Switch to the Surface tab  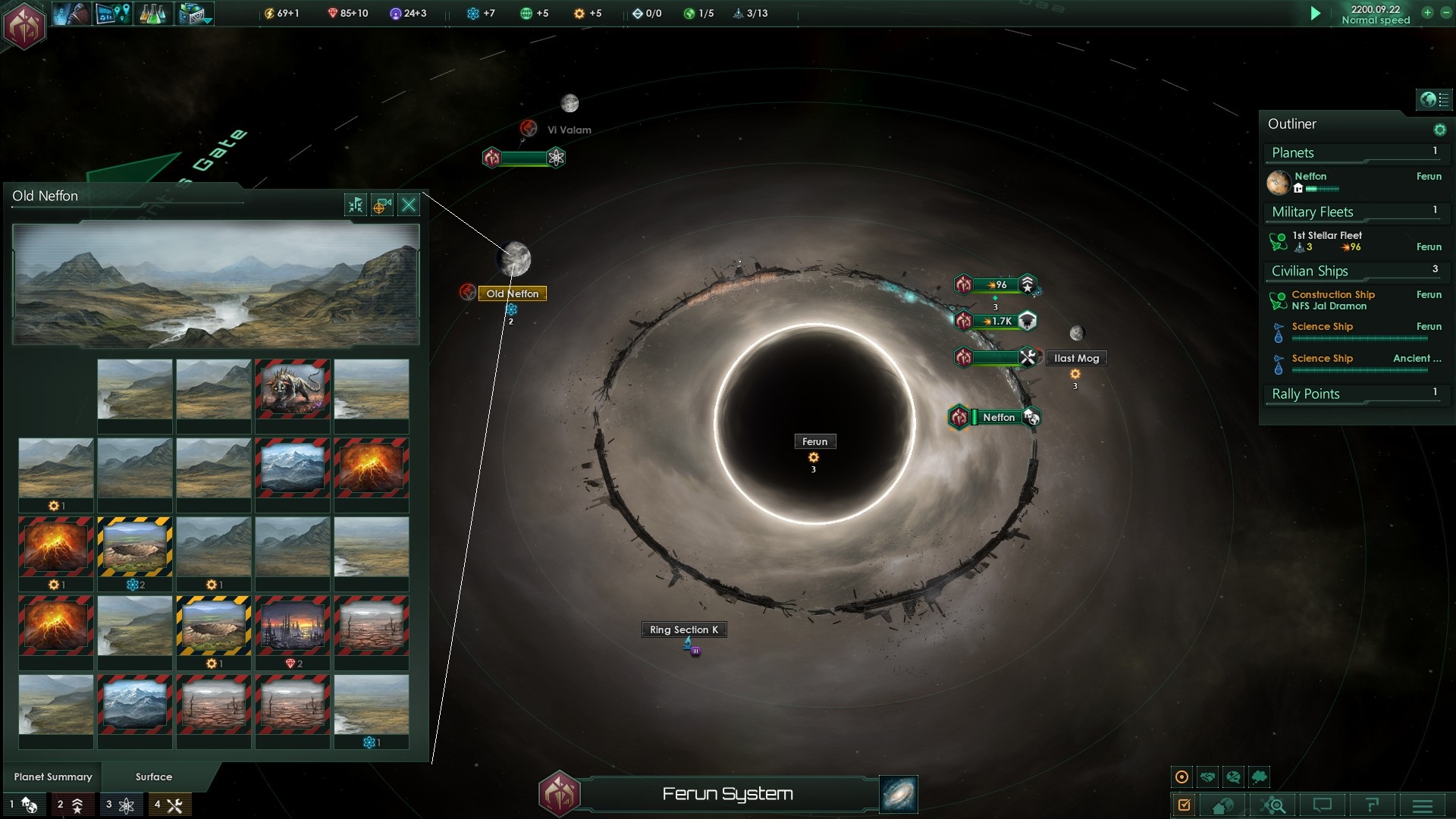(154, 777)
